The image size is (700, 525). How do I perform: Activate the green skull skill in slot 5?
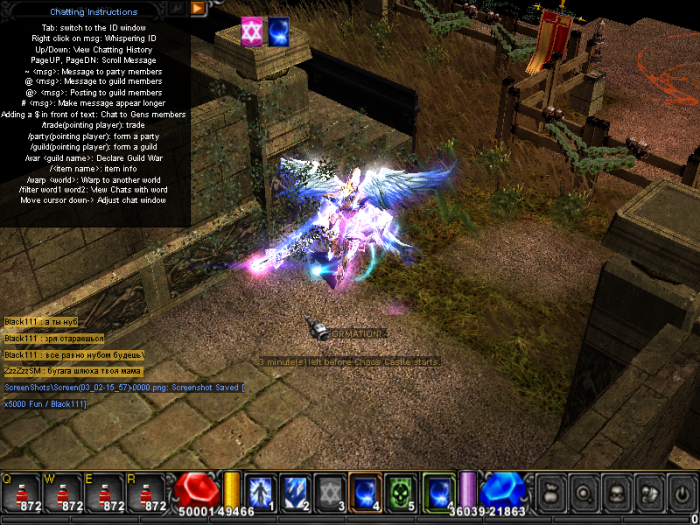(x=400, y=492)
